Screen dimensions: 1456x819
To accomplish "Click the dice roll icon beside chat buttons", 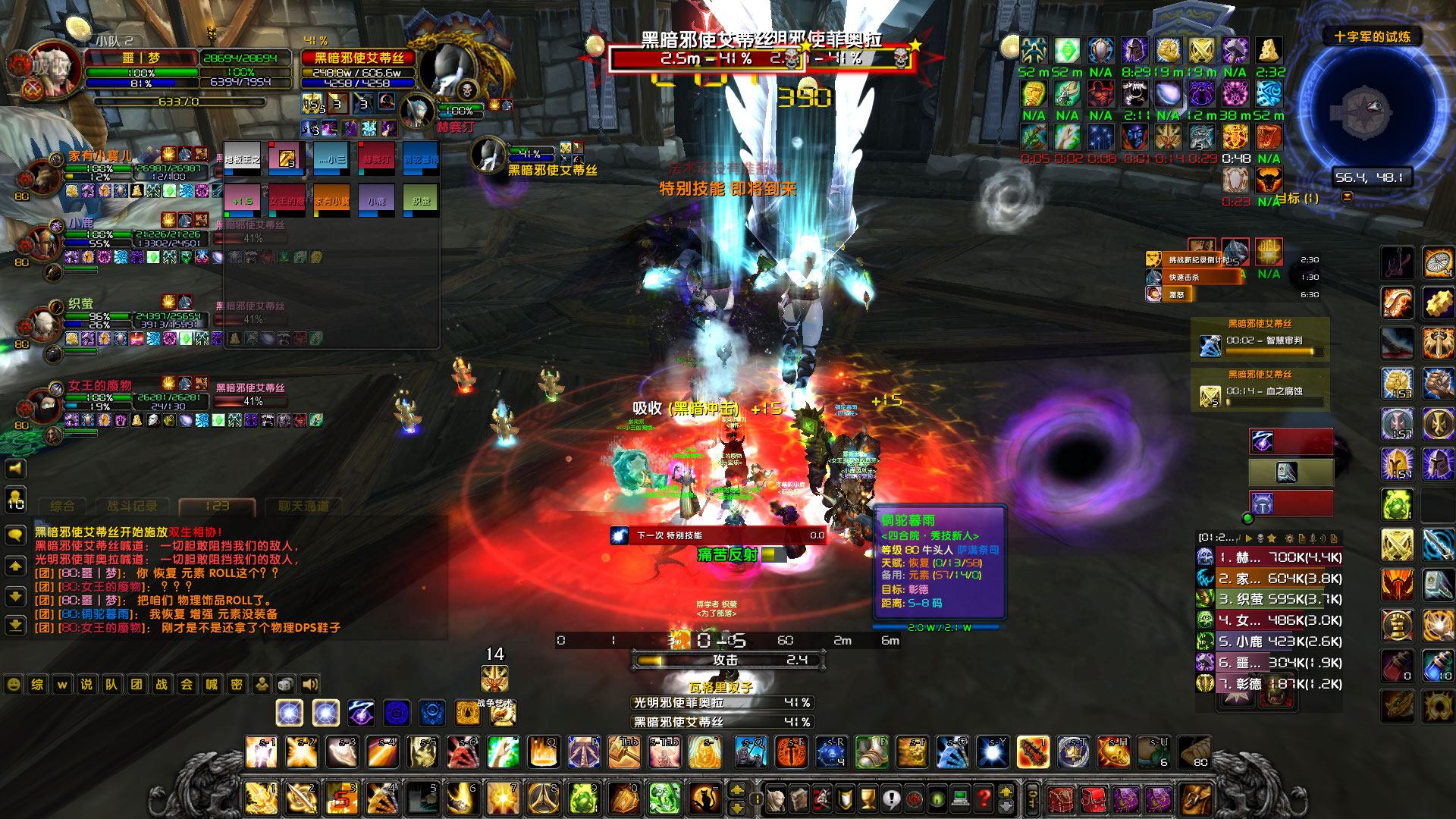I will (x=286, y=684).
